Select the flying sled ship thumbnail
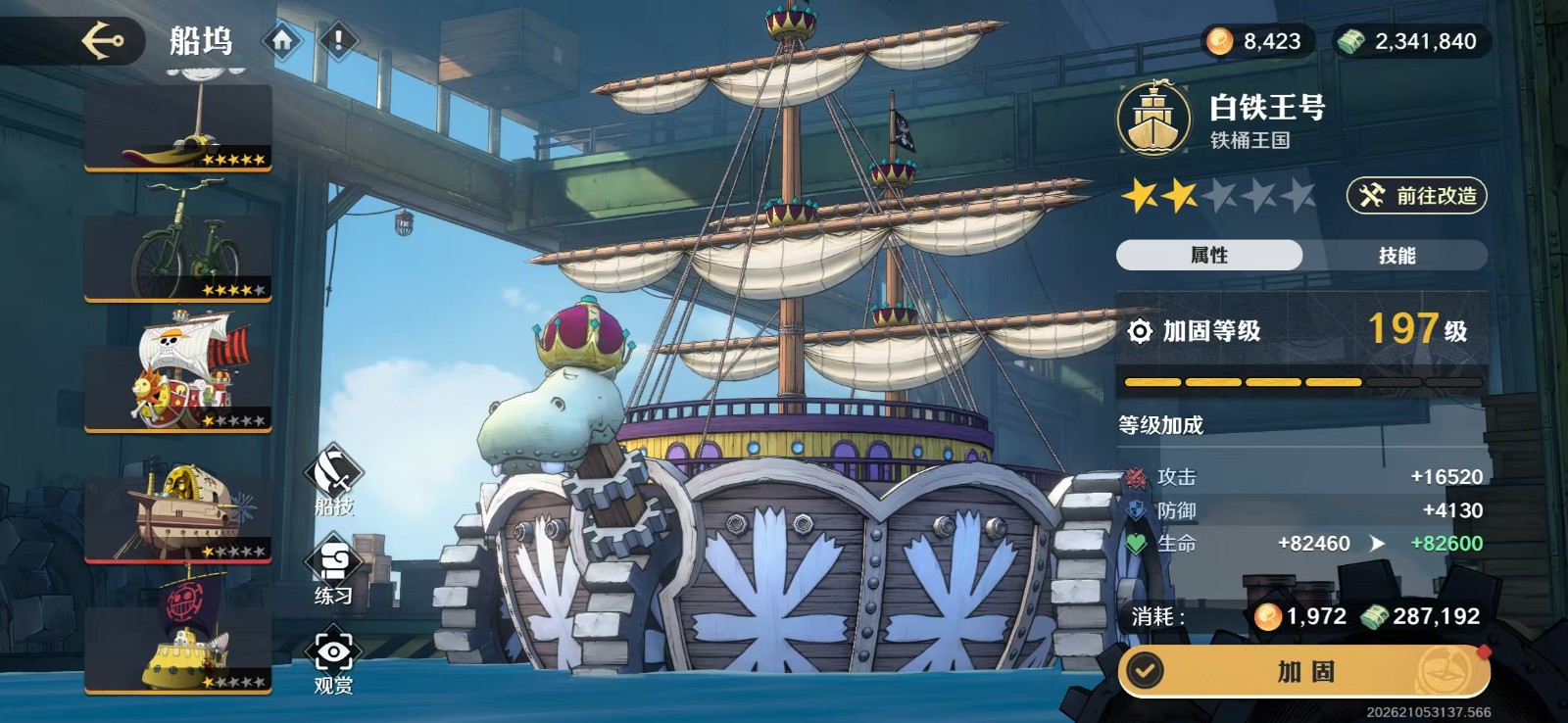Screen dimensions: 1568x723 coord(178,127)
